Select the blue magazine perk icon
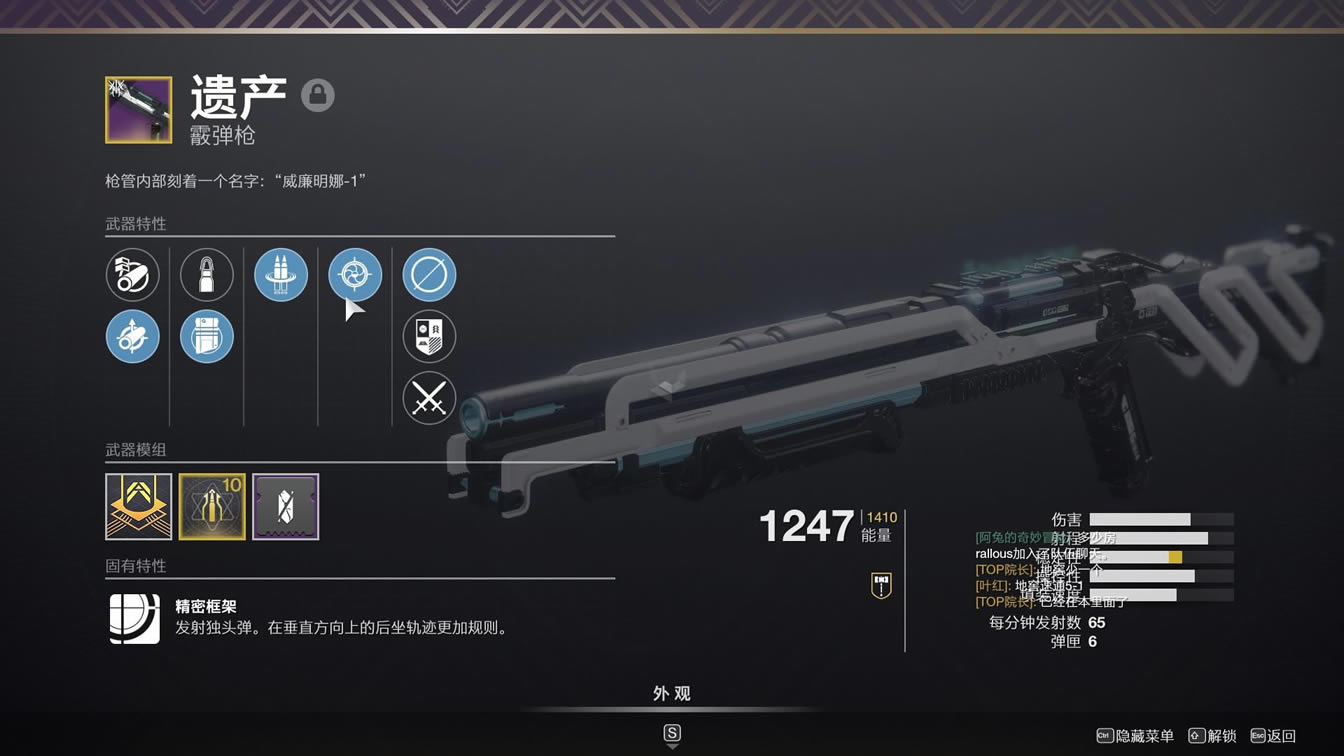The image size is (1344, 756). coord(207,337)
